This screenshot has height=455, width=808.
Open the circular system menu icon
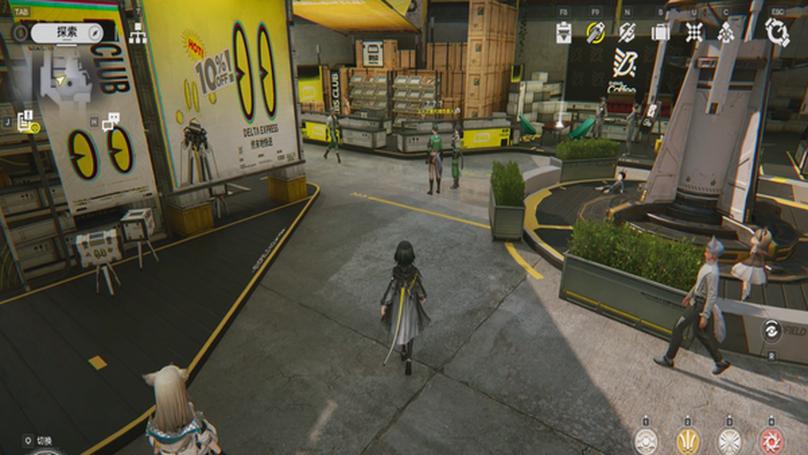[777, 32]
